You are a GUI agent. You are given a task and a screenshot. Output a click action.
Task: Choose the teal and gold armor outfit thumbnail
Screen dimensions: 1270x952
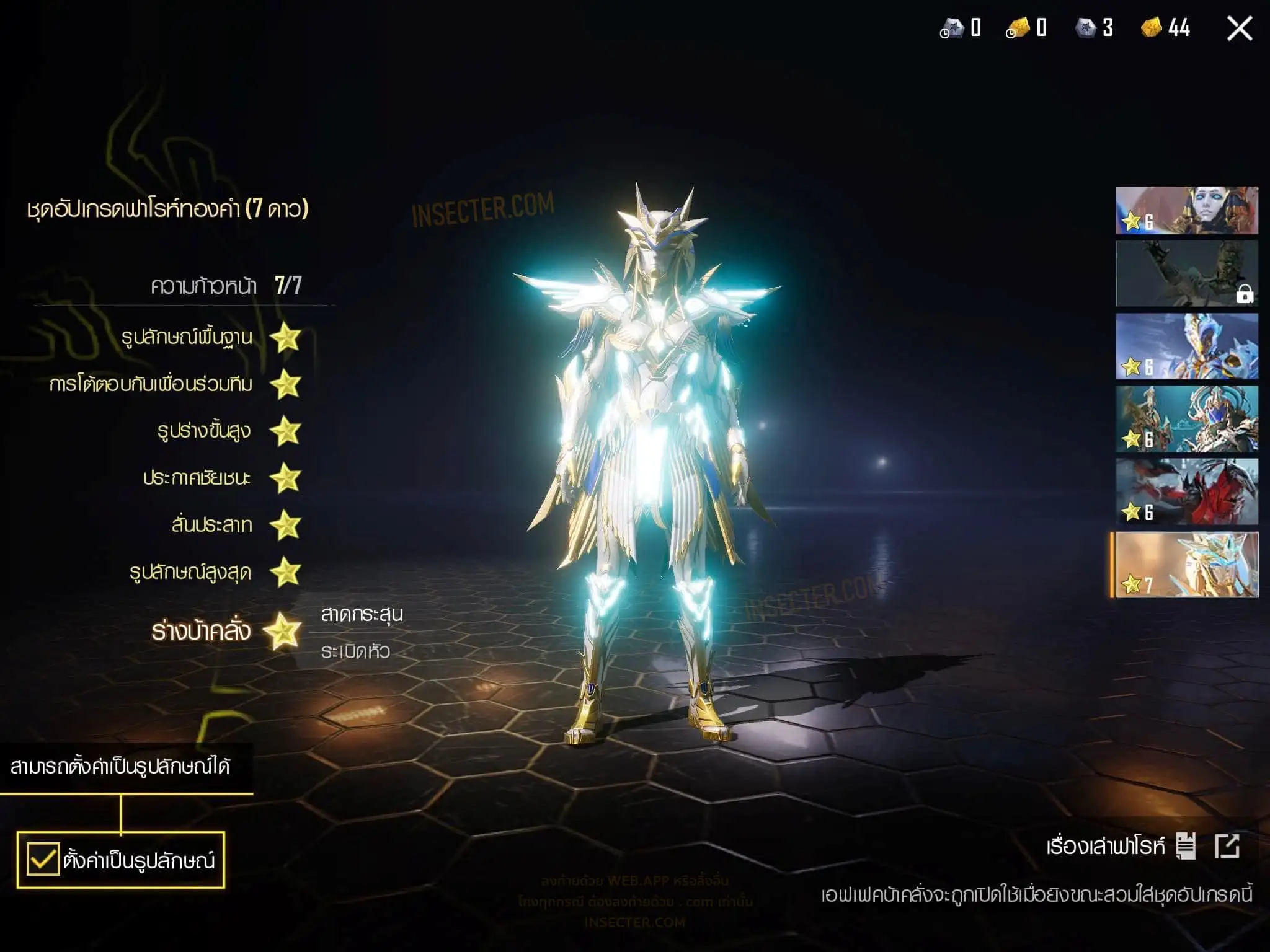(1186, 419)
